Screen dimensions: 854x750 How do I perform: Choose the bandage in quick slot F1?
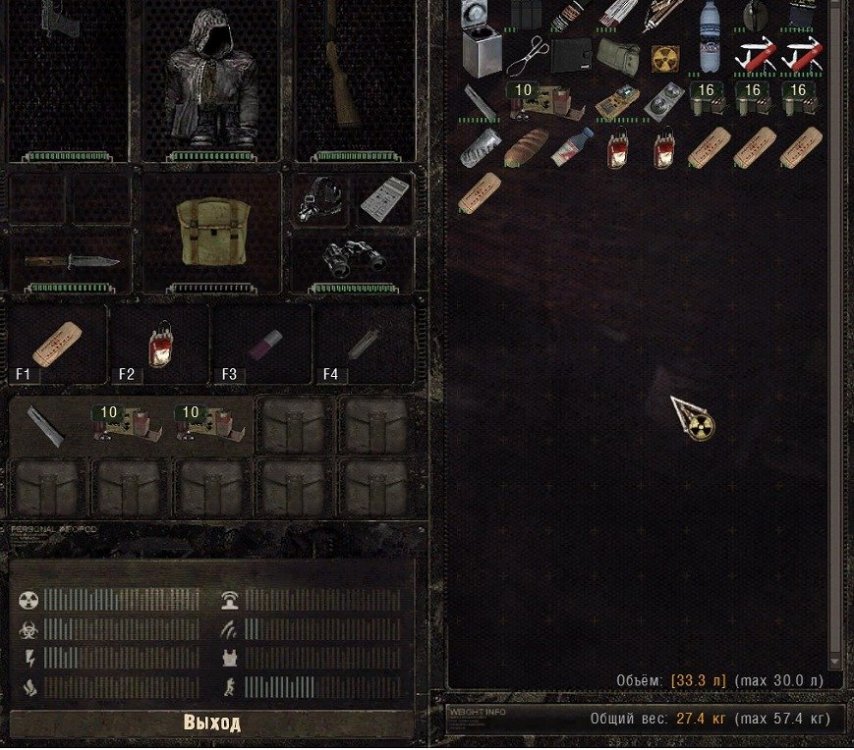tap(58, 343)
